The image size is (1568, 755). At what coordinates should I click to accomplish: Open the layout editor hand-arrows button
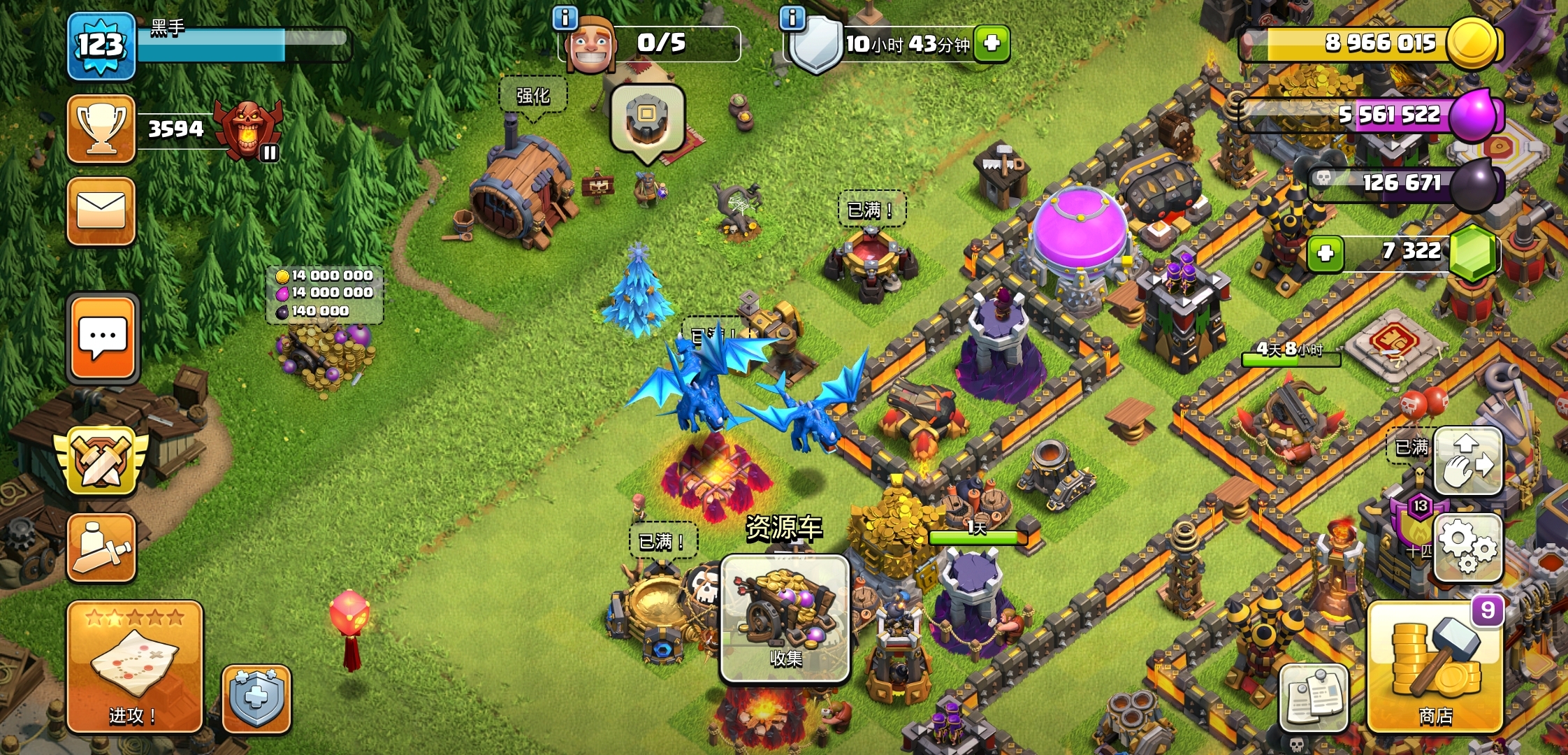(x=1467, y=461)
